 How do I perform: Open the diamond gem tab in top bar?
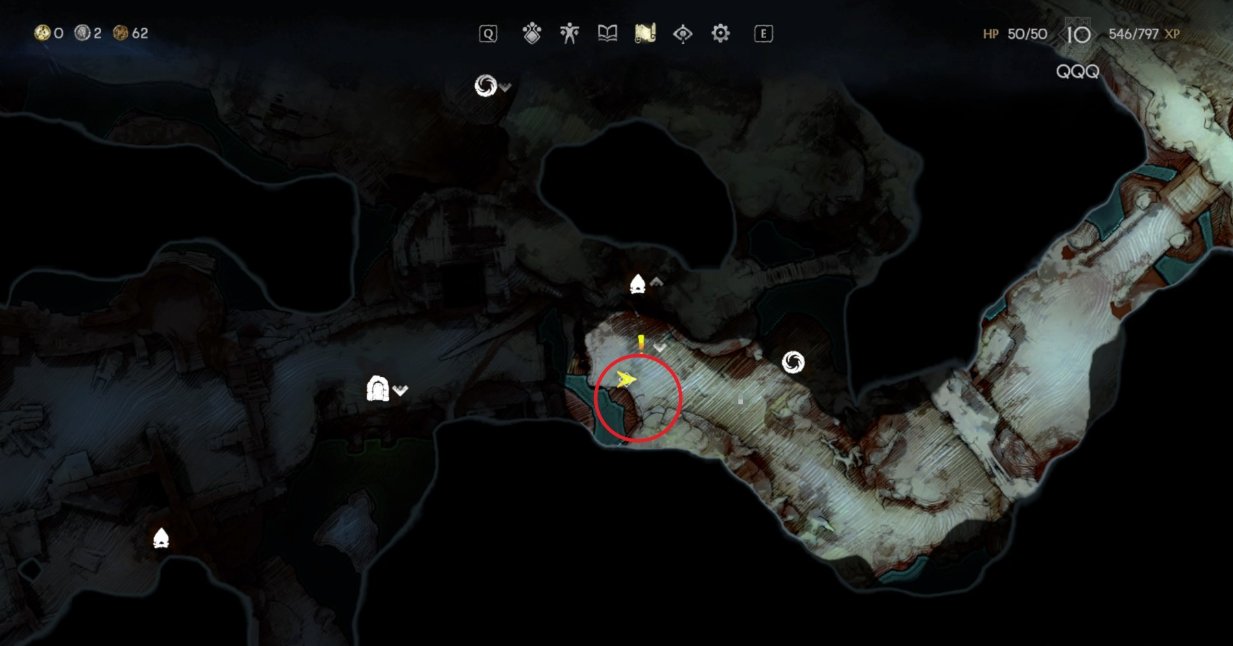click(532, 34)
